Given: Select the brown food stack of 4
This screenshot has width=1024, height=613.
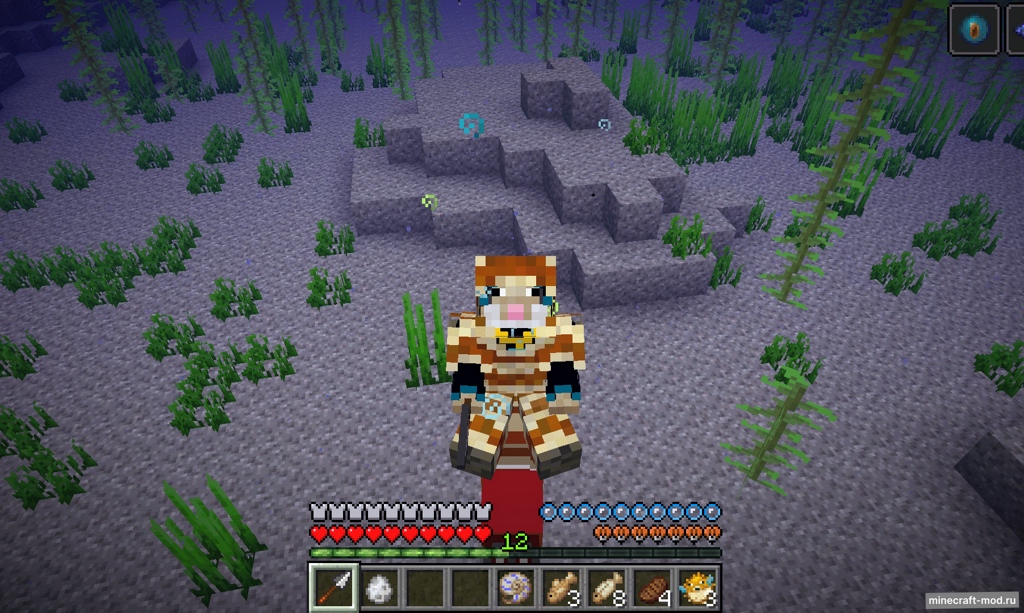Looking at the screenshot, I should (652, 586).
